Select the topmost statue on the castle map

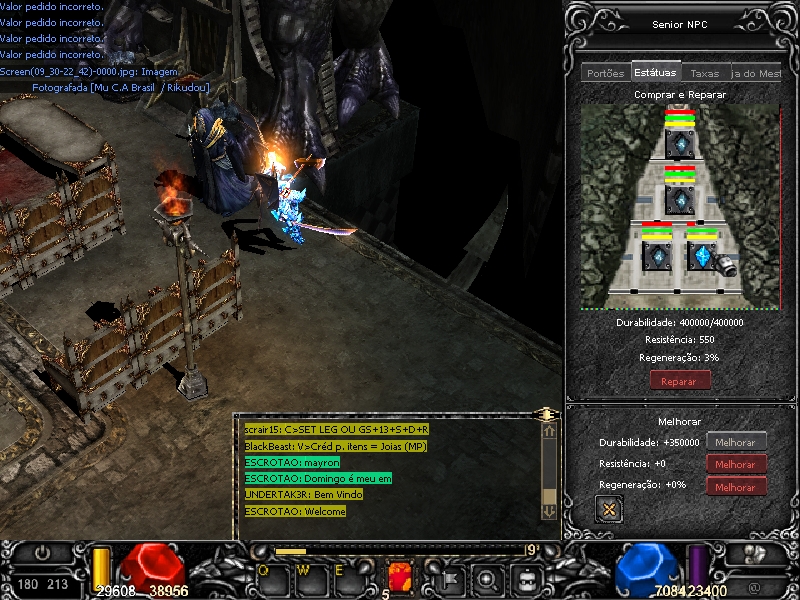pyautogui.click(x=680, y=143)
